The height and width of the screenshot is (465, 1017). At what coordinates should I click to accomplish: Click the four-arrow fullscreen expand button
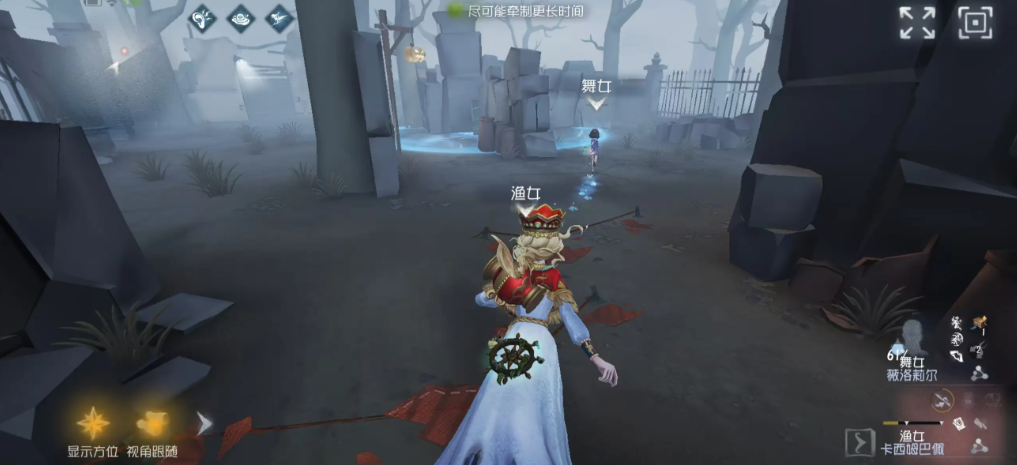(x=917, y=22)
